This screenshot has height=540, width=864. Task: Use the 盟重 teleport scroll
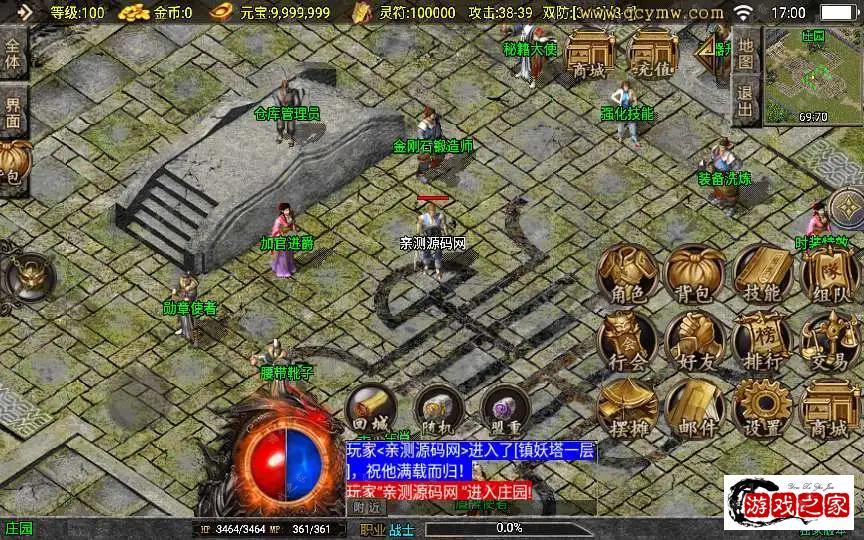(x=505, y=410)
